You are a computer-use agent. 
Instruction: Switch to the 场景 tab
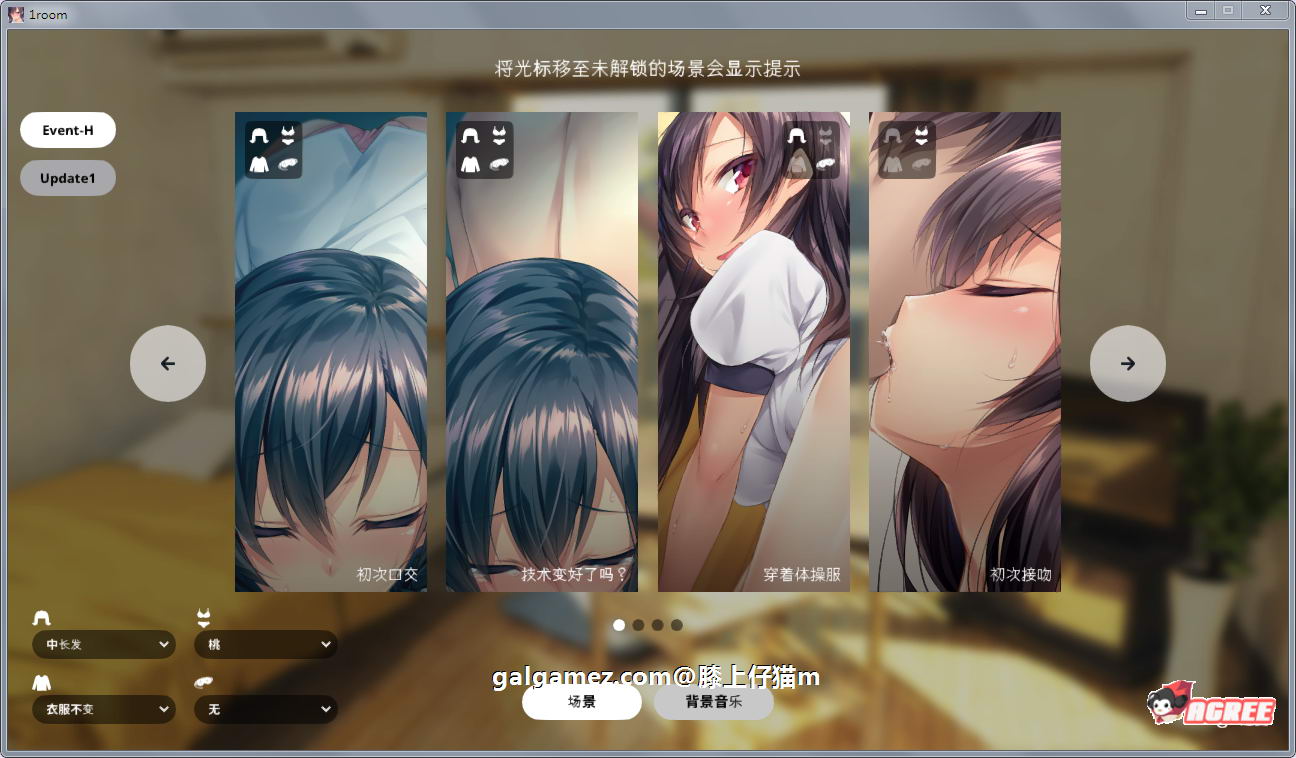pyautogui.click(x=582, y=702)
